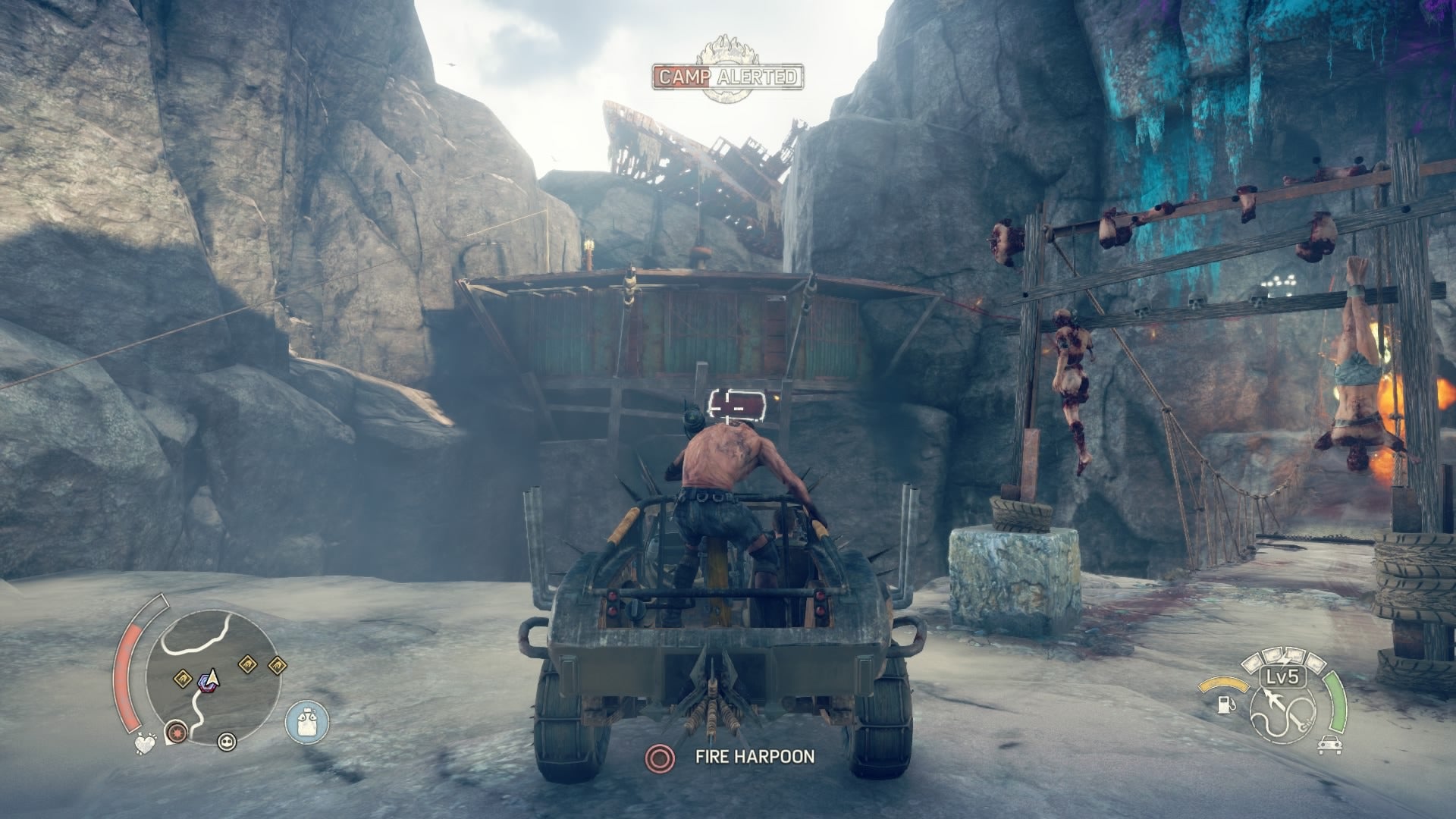Click the player direction arrow on the minimap

pyautogui.click(x=213, y=679)
